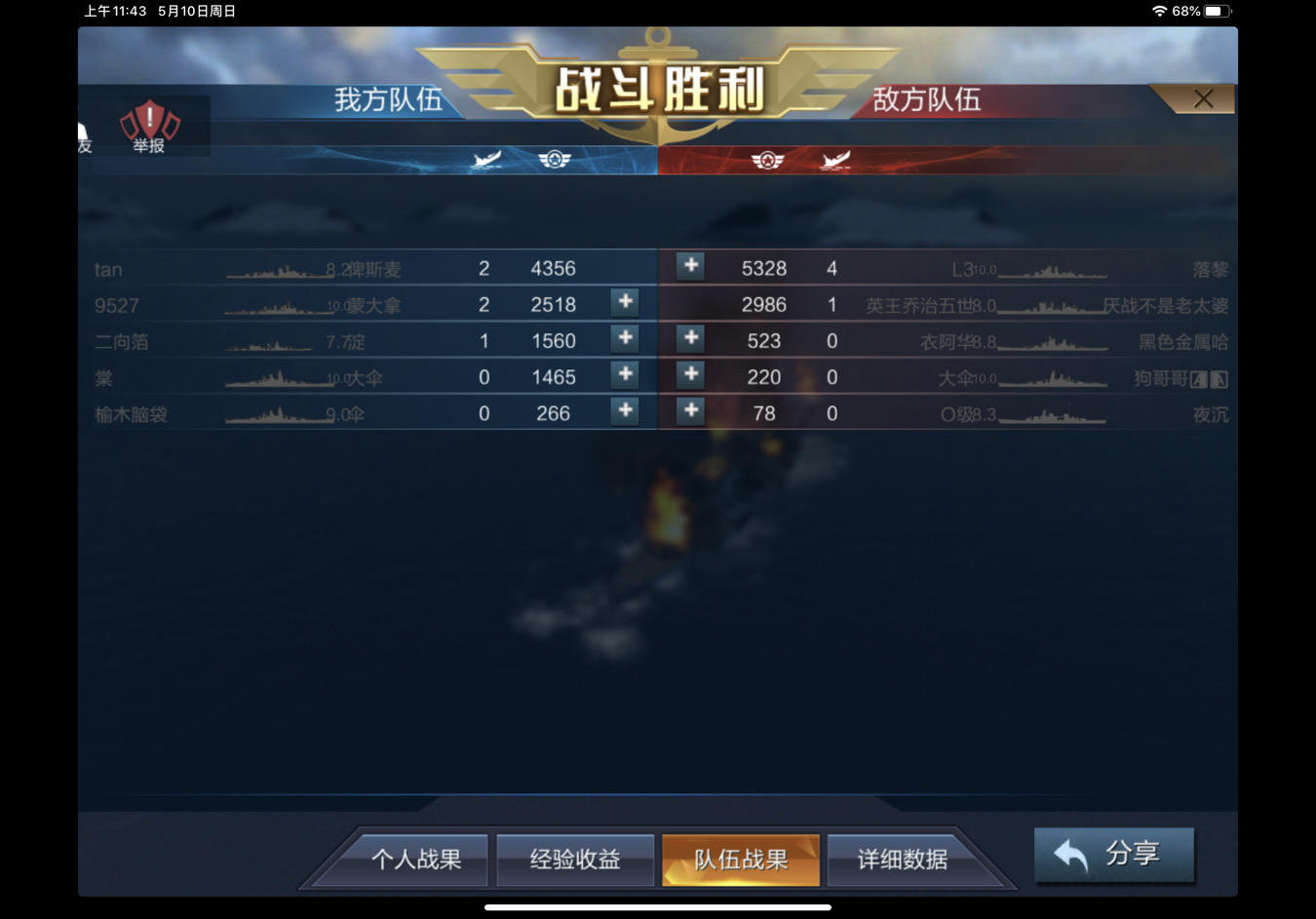Open the 经验收益 tab
The height and width of the screenshot is (919, 1316).
click(574, 860)
